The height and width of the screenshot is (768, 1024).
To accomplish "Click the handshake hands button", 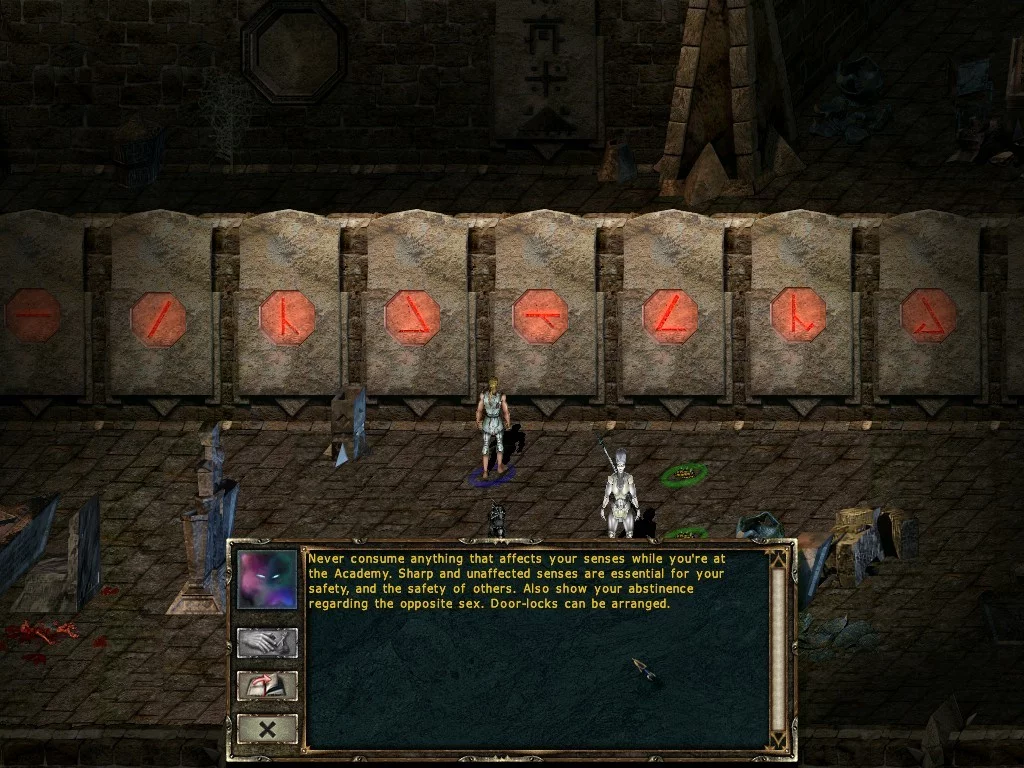I will tap(267, 642).
